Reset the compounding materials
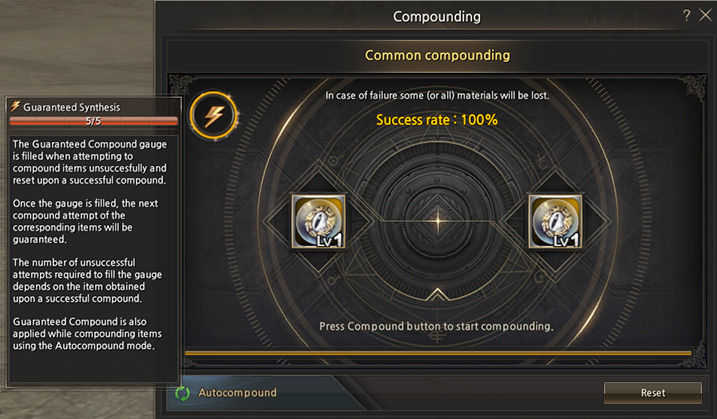This screenshot has height=419, width=717. tap(652, 393)
